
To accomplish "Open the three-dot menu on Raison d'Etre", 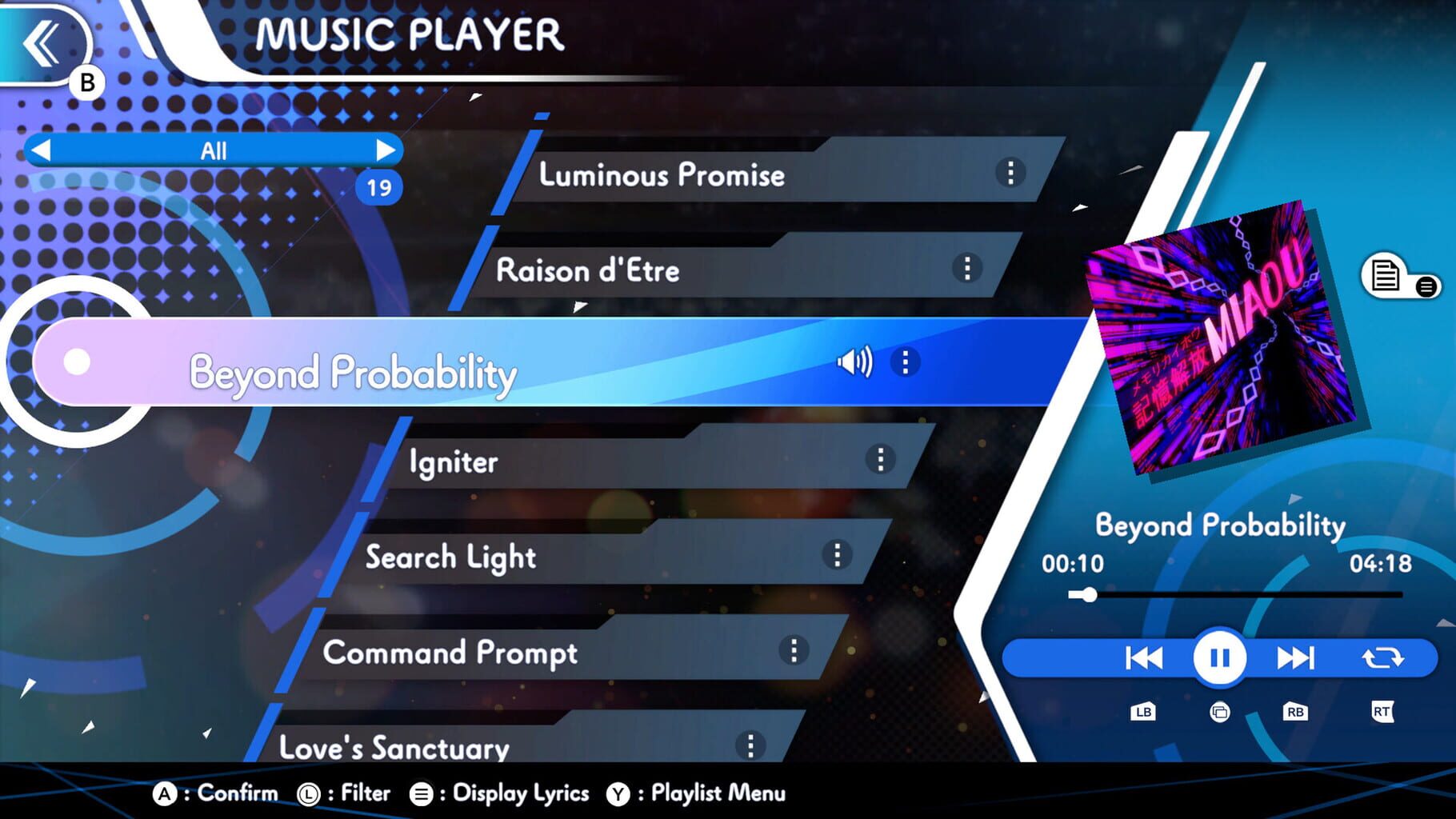I will coord(967,270).
